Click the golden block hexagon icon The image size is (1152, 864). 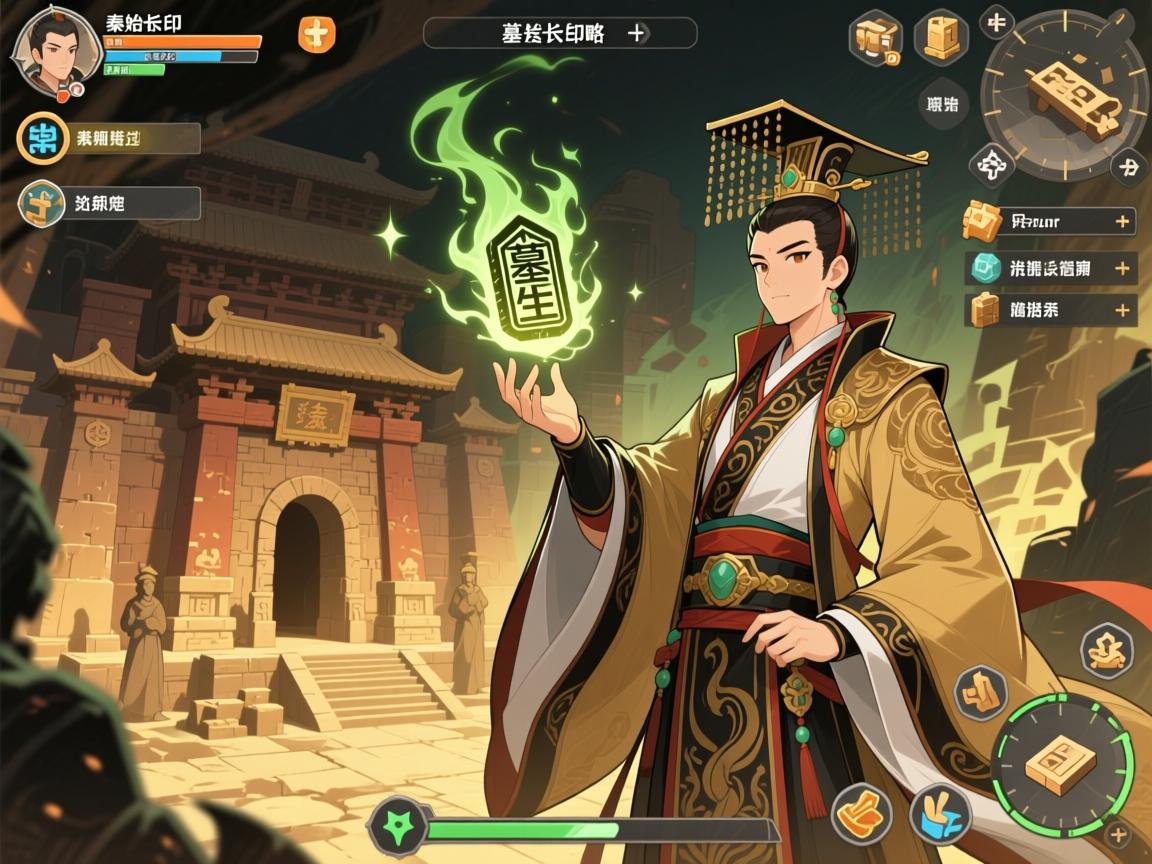941,37
